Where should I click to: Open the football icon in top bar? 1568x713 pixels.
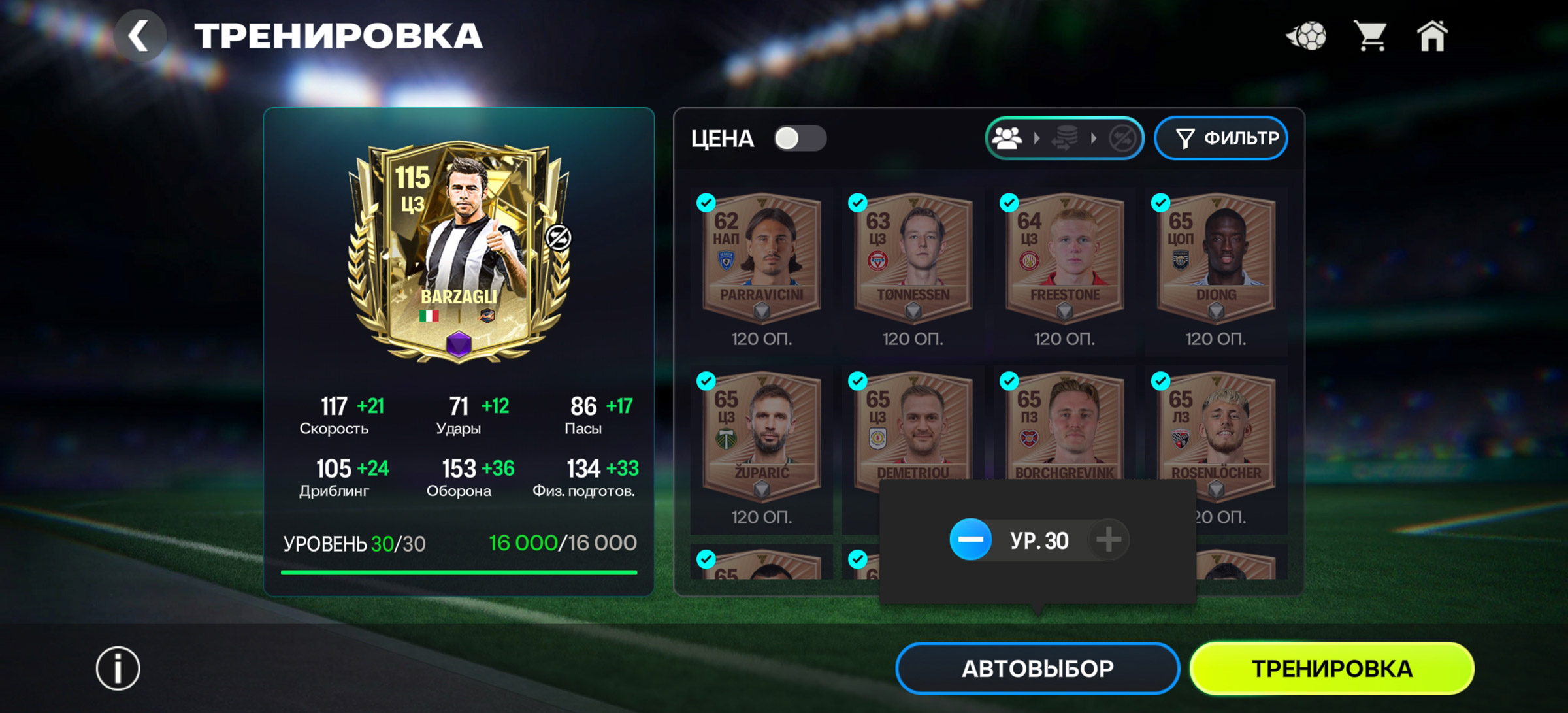1307,36
